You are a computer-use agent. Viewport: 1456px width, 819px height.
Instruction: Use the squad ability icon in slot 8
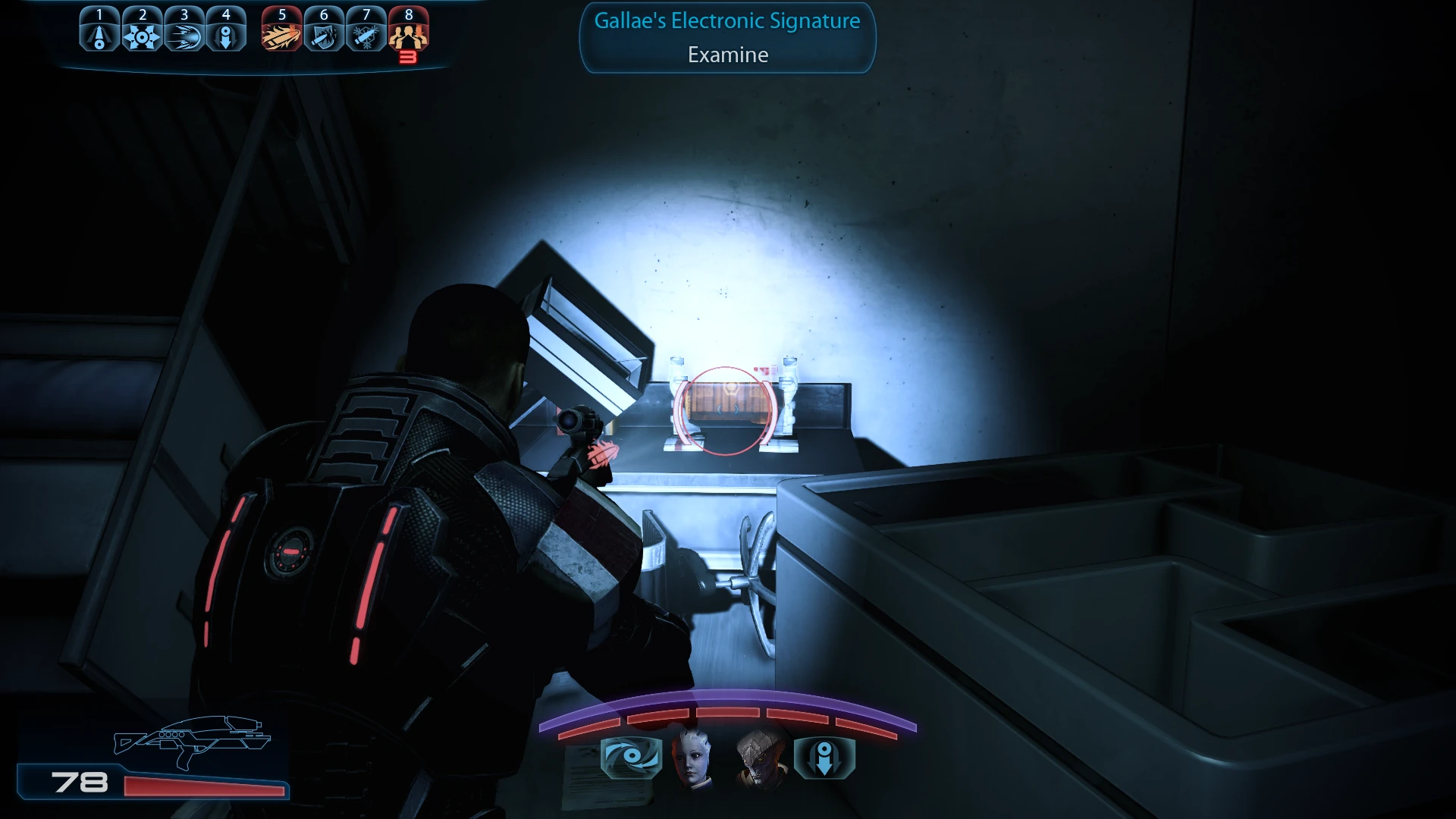409,30
